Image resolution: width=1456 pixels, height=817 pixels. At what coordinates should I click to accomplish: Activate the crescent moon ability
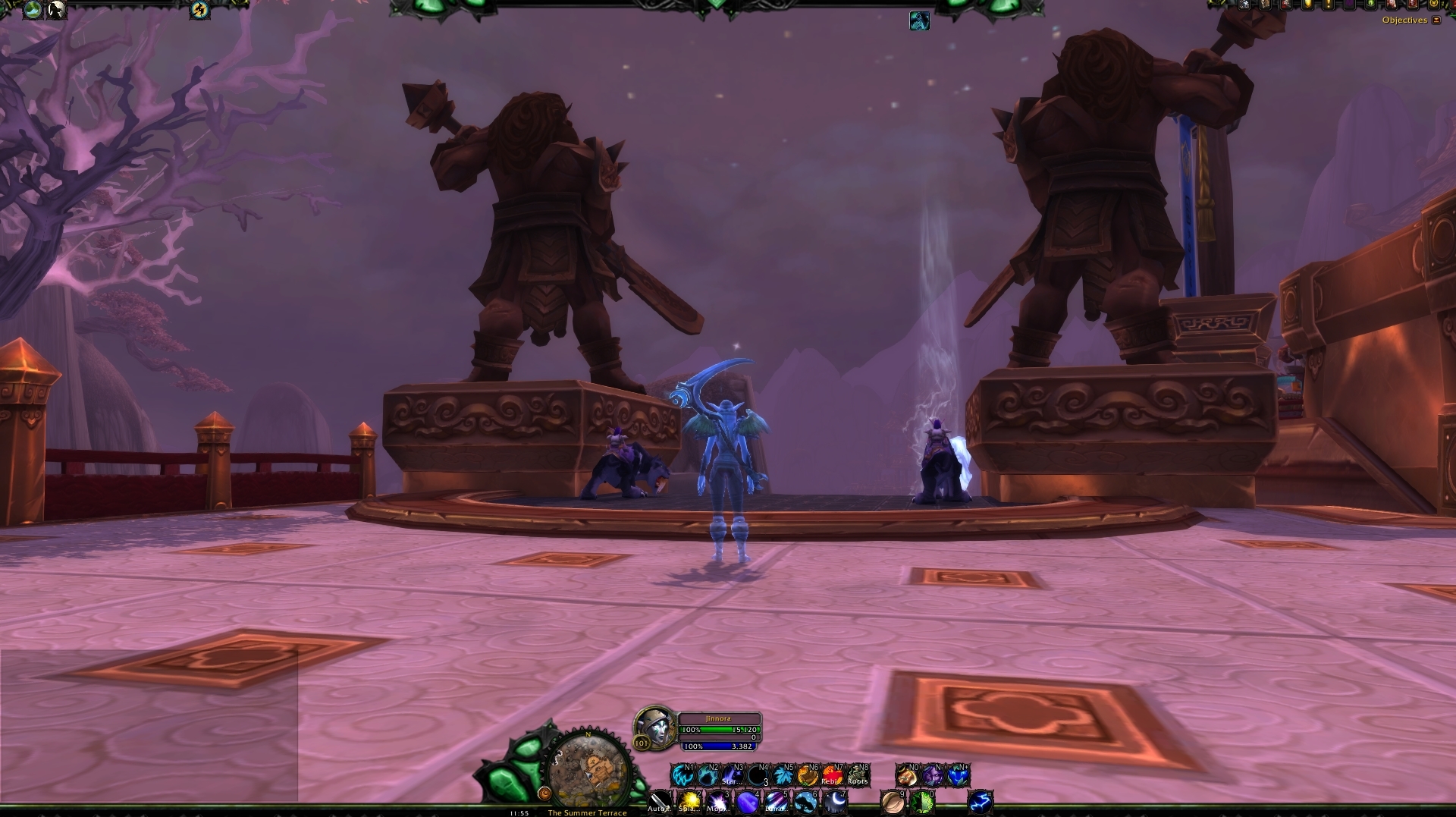pyautogui.click(x=835, y=801)
